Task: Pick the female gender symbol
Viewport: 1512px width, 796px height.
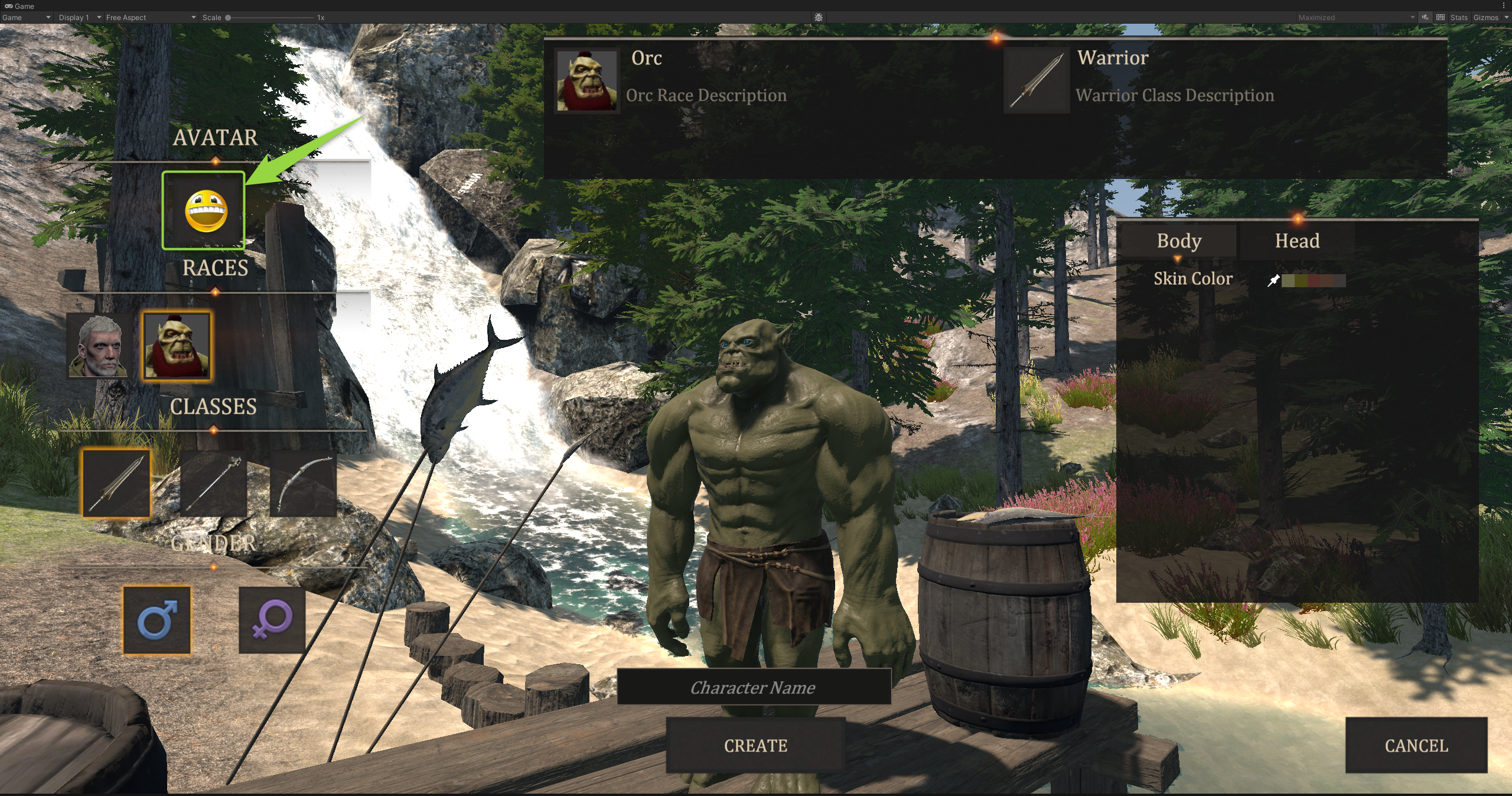Action: tap(272, 620)
